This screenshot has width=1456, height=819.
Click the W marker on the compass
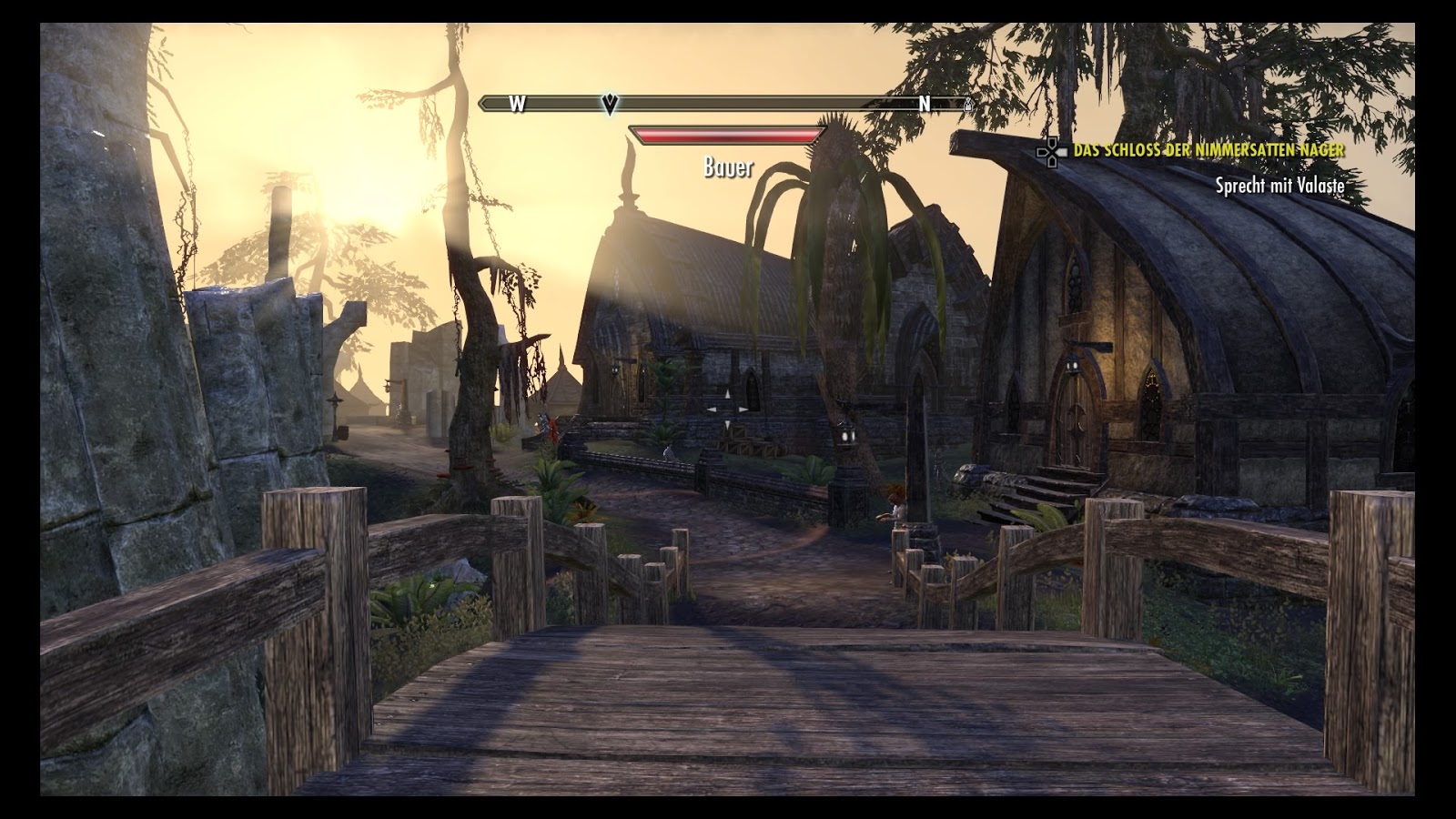coord(516,104)
